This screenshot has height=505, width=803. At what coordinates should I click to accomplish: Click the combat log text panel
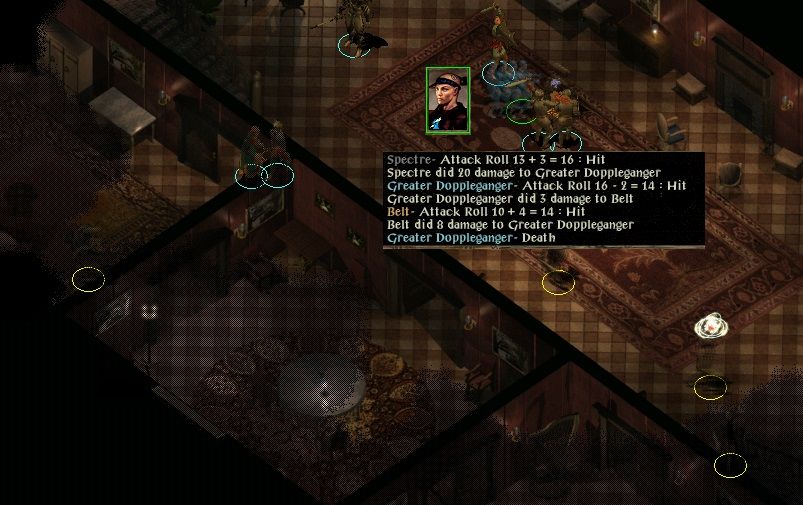point(543,200)
